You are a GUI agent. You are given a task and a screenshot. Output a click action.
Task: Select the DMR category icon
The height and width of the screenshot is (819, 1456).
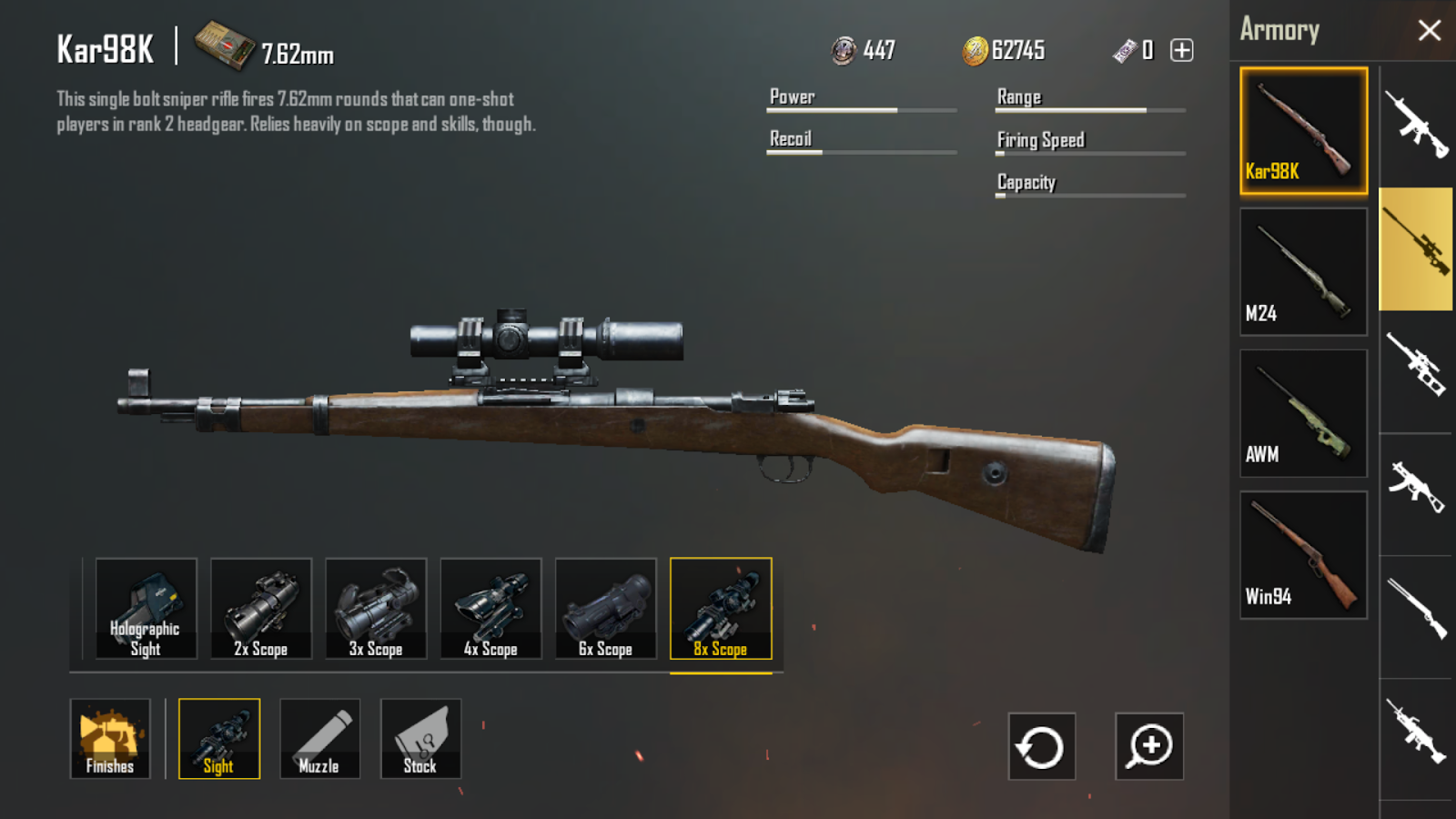tap(1415, 369)
